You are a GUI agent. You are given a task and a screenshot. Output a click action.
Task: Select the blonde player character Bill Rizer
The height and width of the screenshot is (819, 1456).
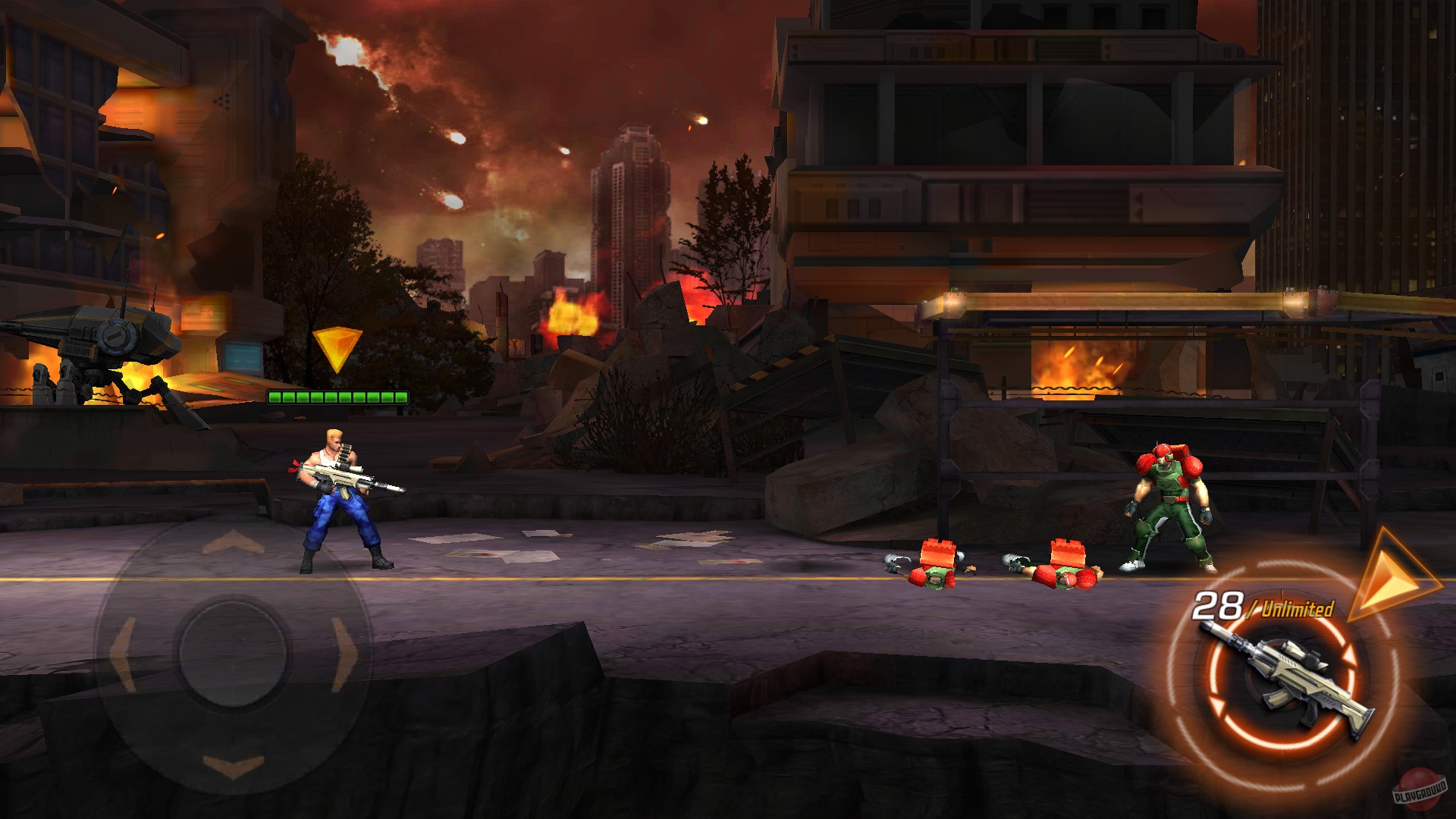tap(341, 500)
